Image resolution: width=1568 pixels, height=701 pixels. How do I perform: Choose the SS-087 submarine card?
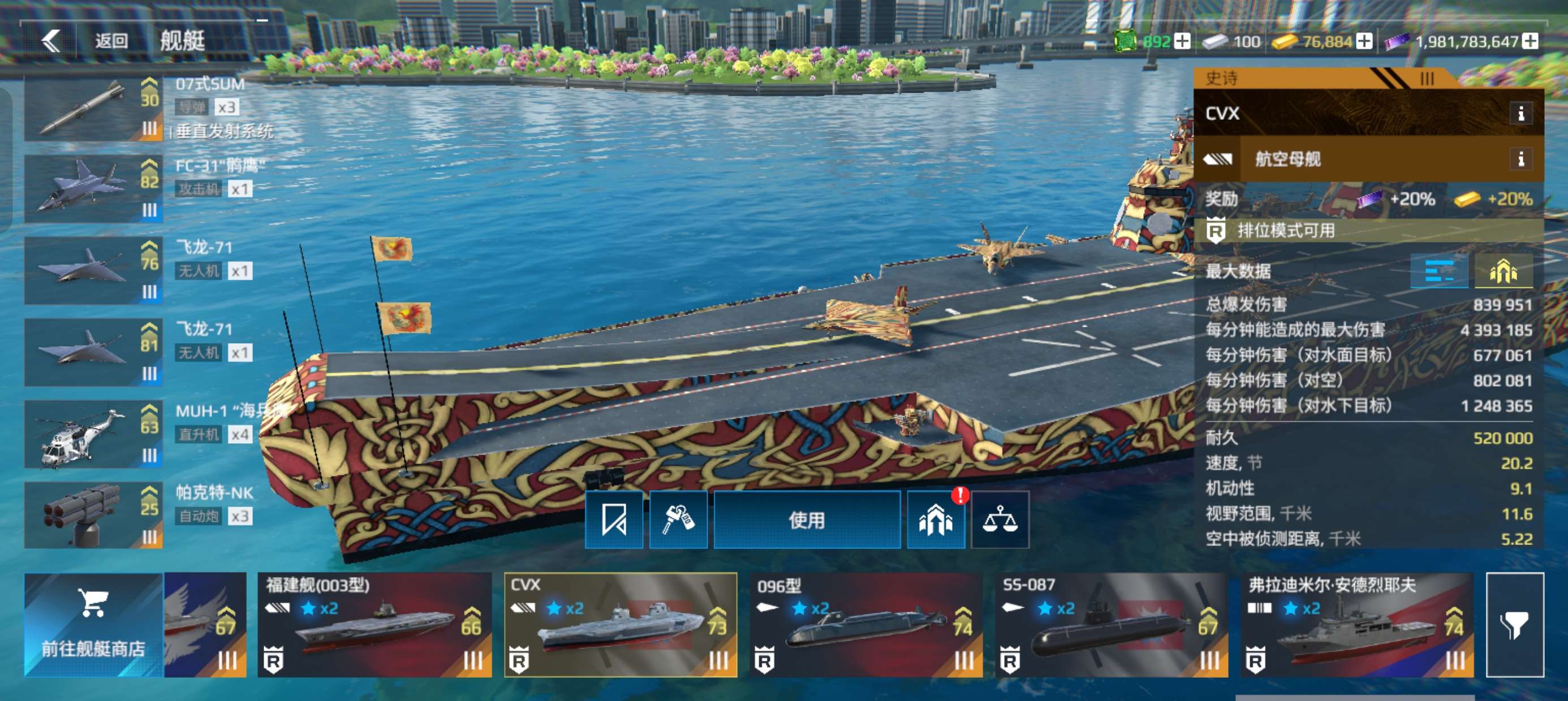pyautogui.click(x=1111, y=624)
